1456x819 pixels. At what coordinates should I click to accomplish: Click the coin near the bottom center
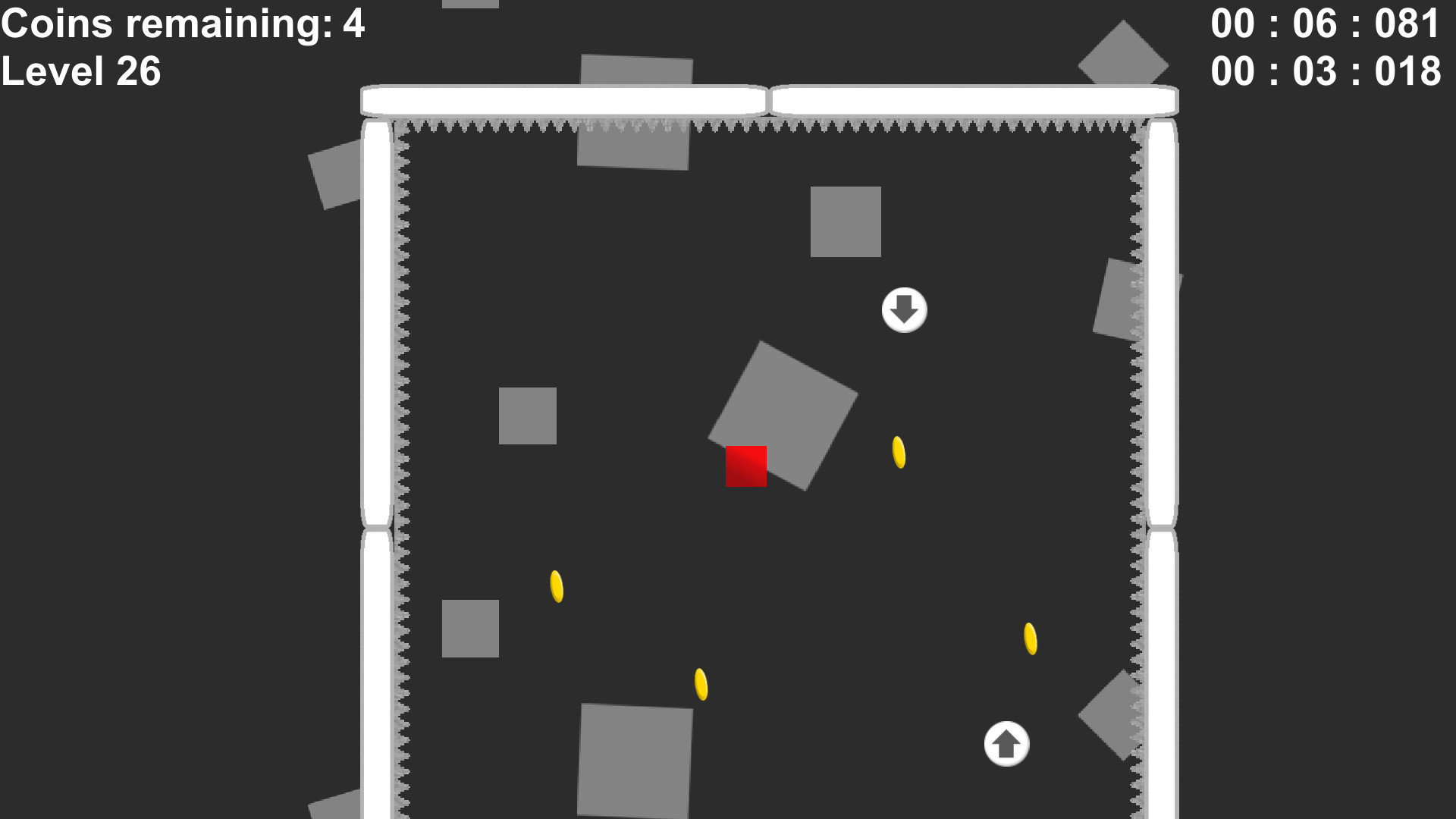point(700,685)
